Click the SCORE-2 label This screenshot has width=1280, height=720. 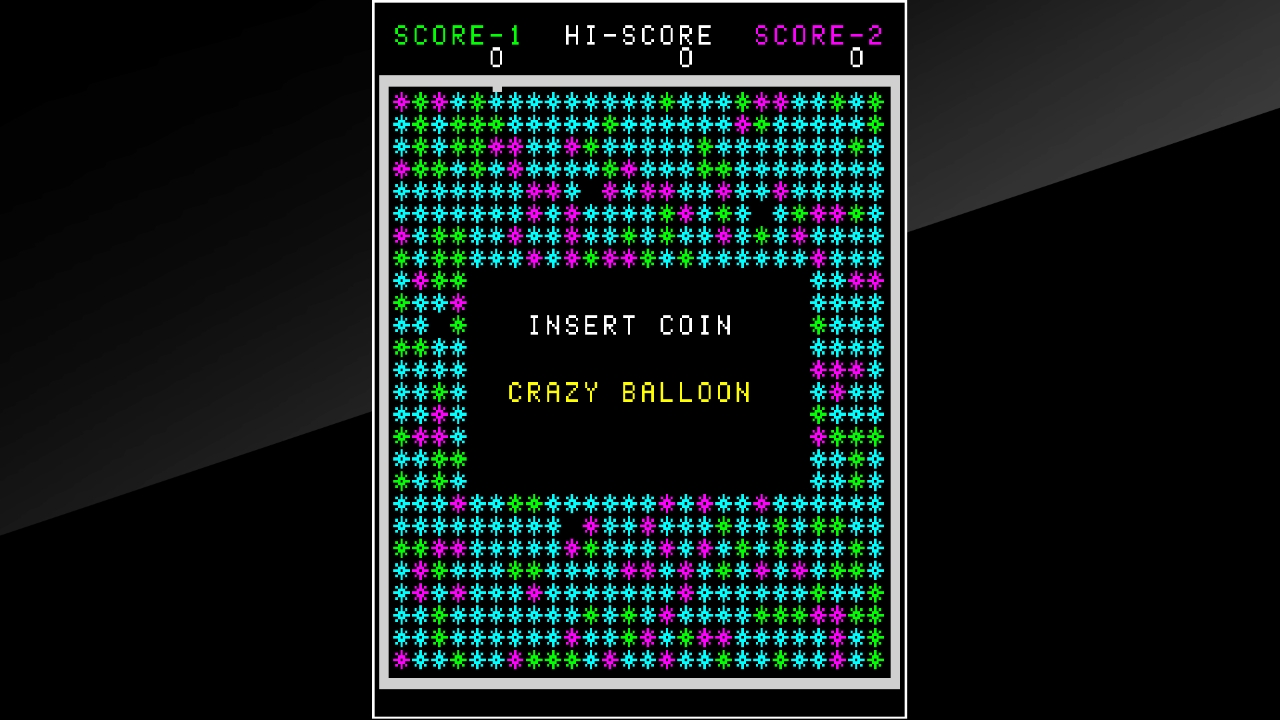(818, 36)
